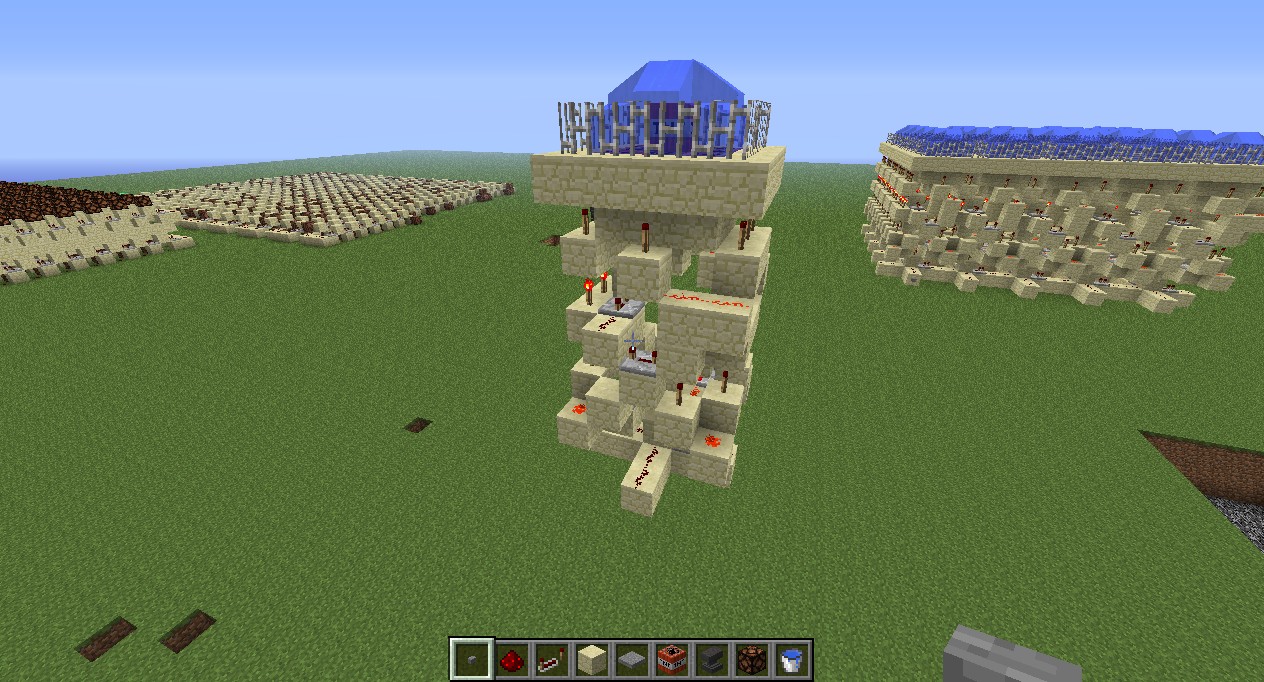
Task: Select the stone button hotbar slot
Action: click(x=471, y=660)
